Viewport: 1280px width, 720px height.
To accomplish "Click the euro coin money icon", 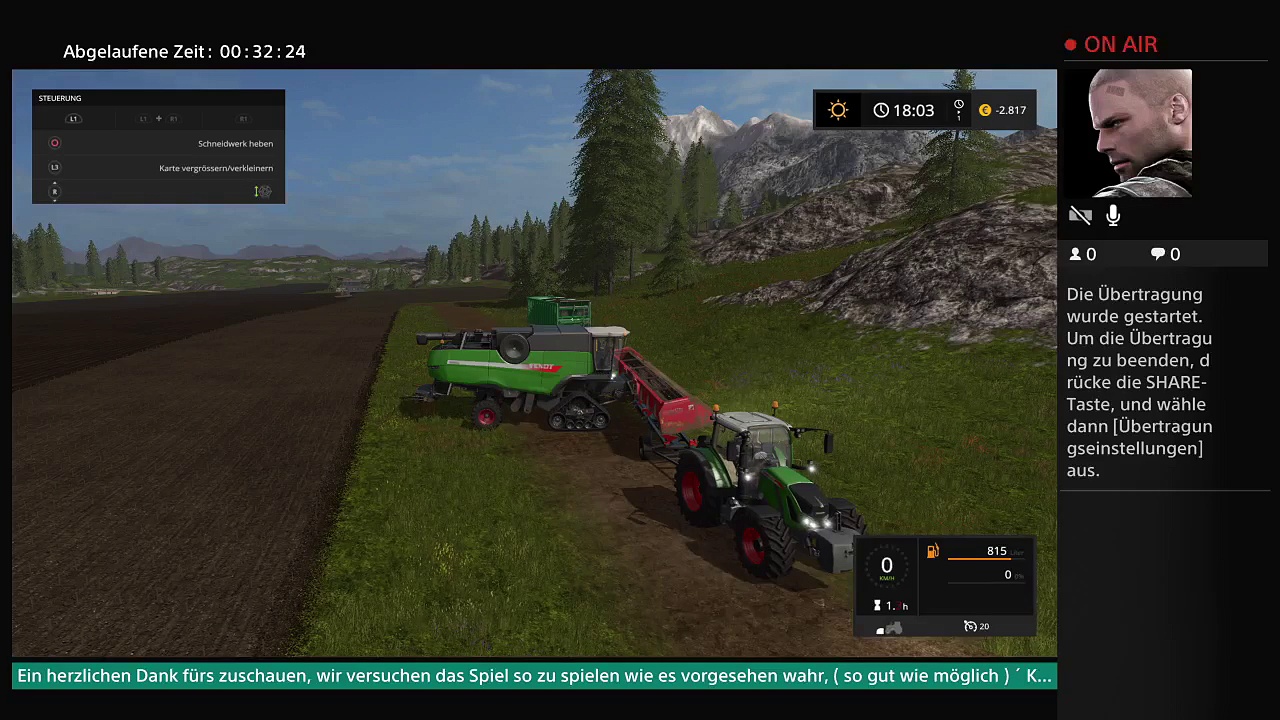I will 985,110.
